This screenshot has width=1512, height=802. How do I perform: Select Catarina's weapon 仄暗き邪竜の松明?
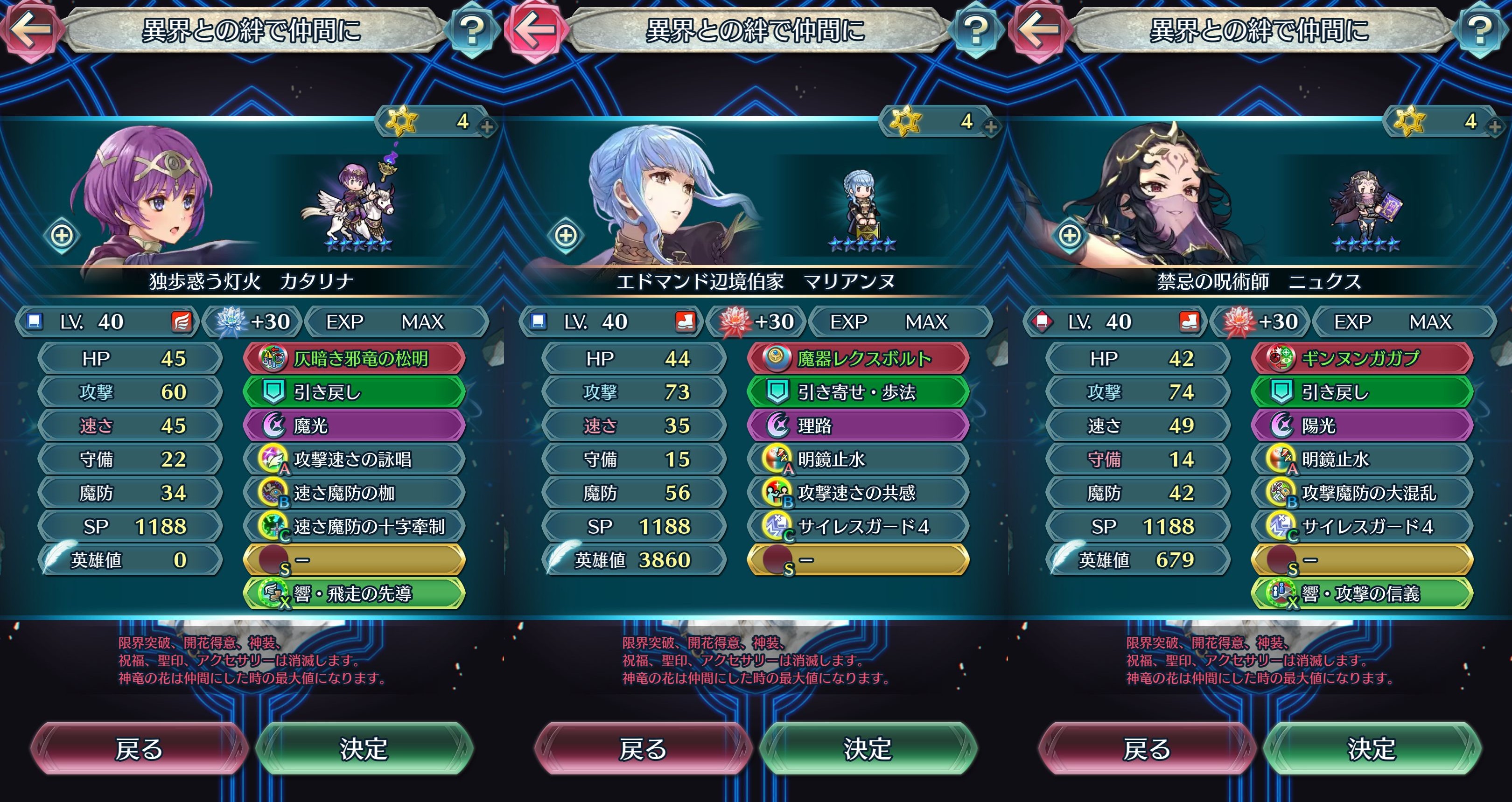pyautogui.click(x=355, y=358)
